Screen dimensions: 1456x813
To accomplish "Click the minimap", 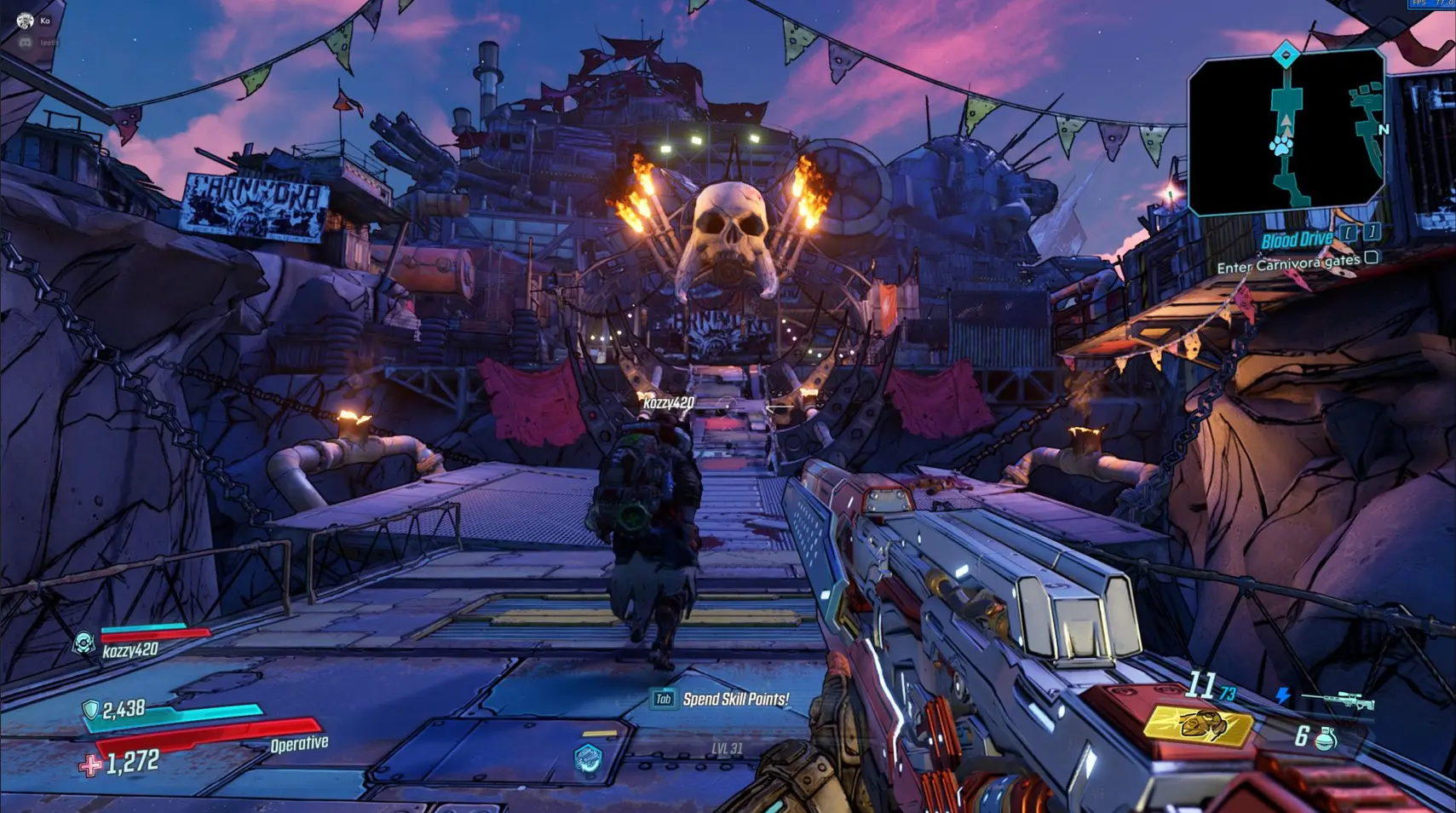I will click(x=1285, y=134).
